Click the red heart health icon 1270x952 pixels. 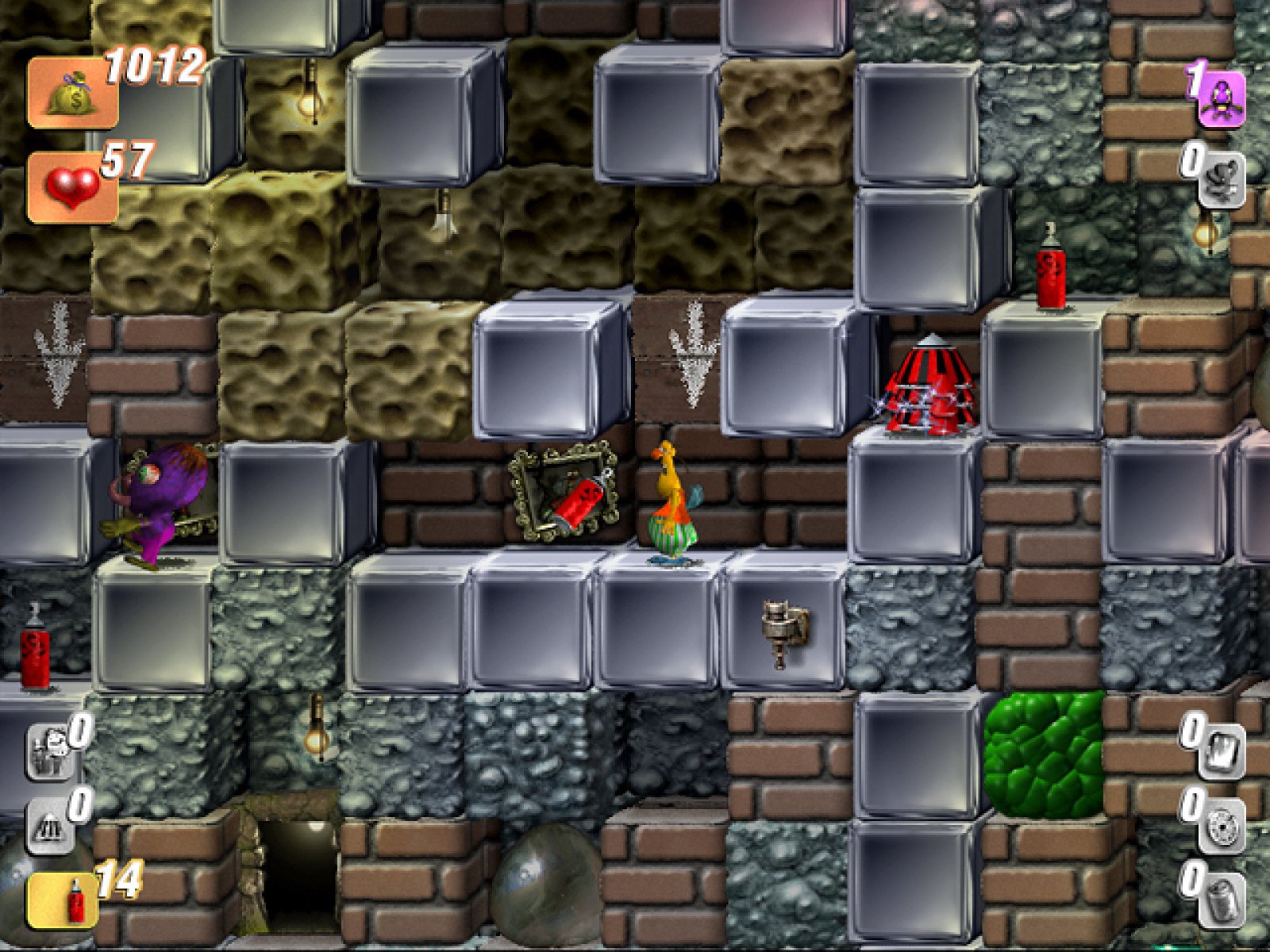tap(71, 188)
